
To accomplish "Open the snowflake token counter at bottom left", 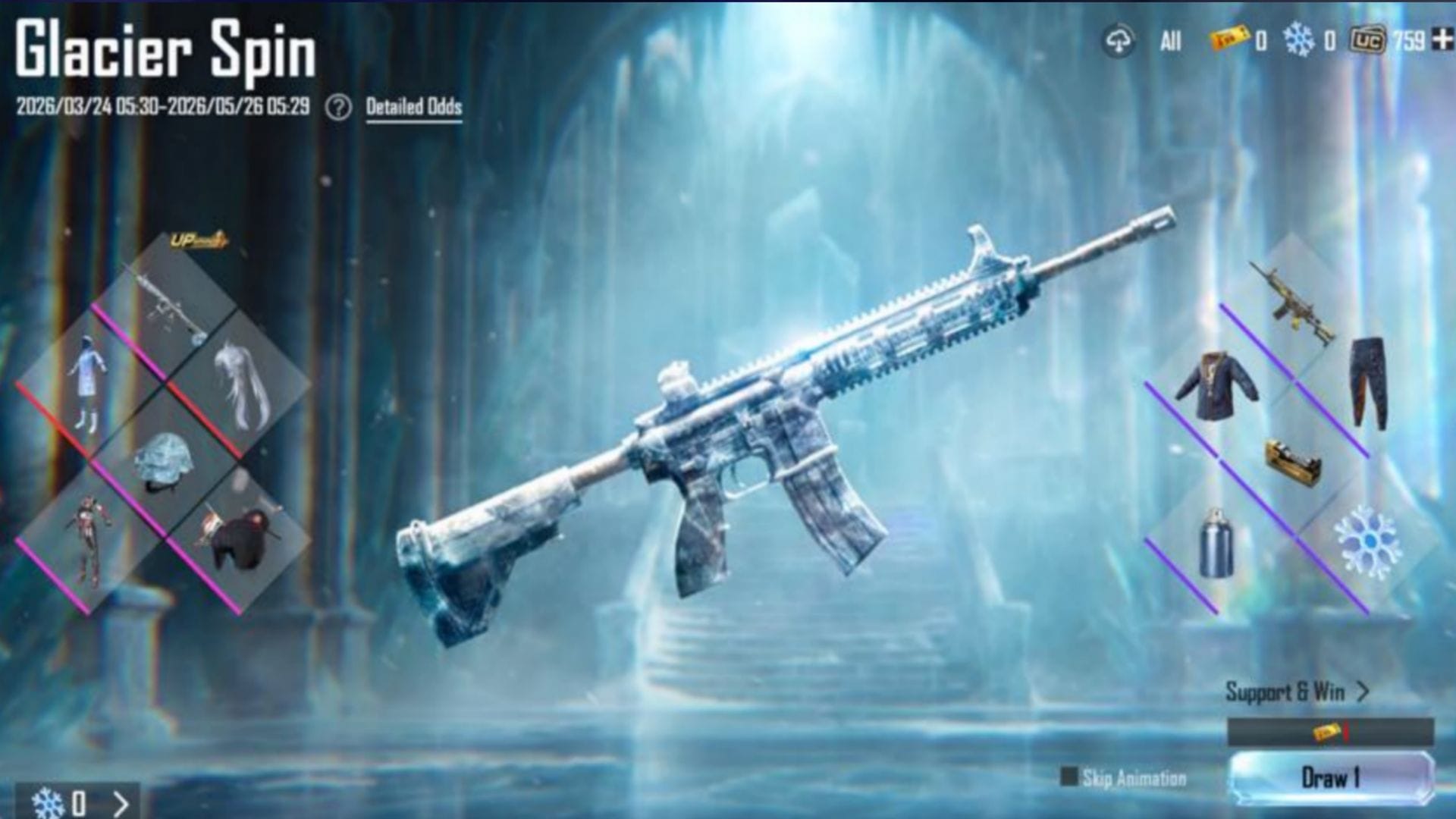I will 77,802.
